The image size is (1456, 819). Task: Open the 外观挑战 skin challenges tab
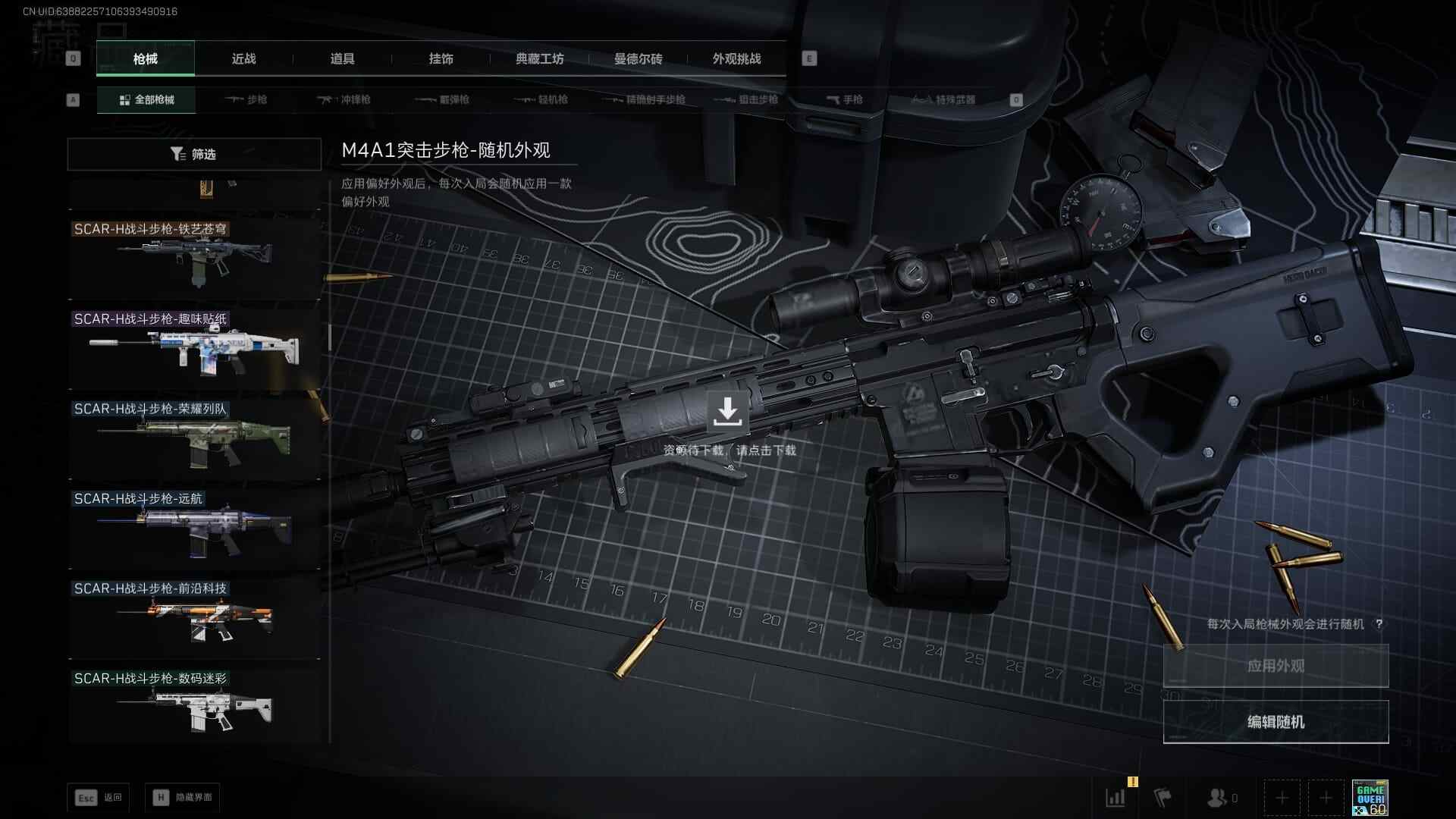(736, 59)
